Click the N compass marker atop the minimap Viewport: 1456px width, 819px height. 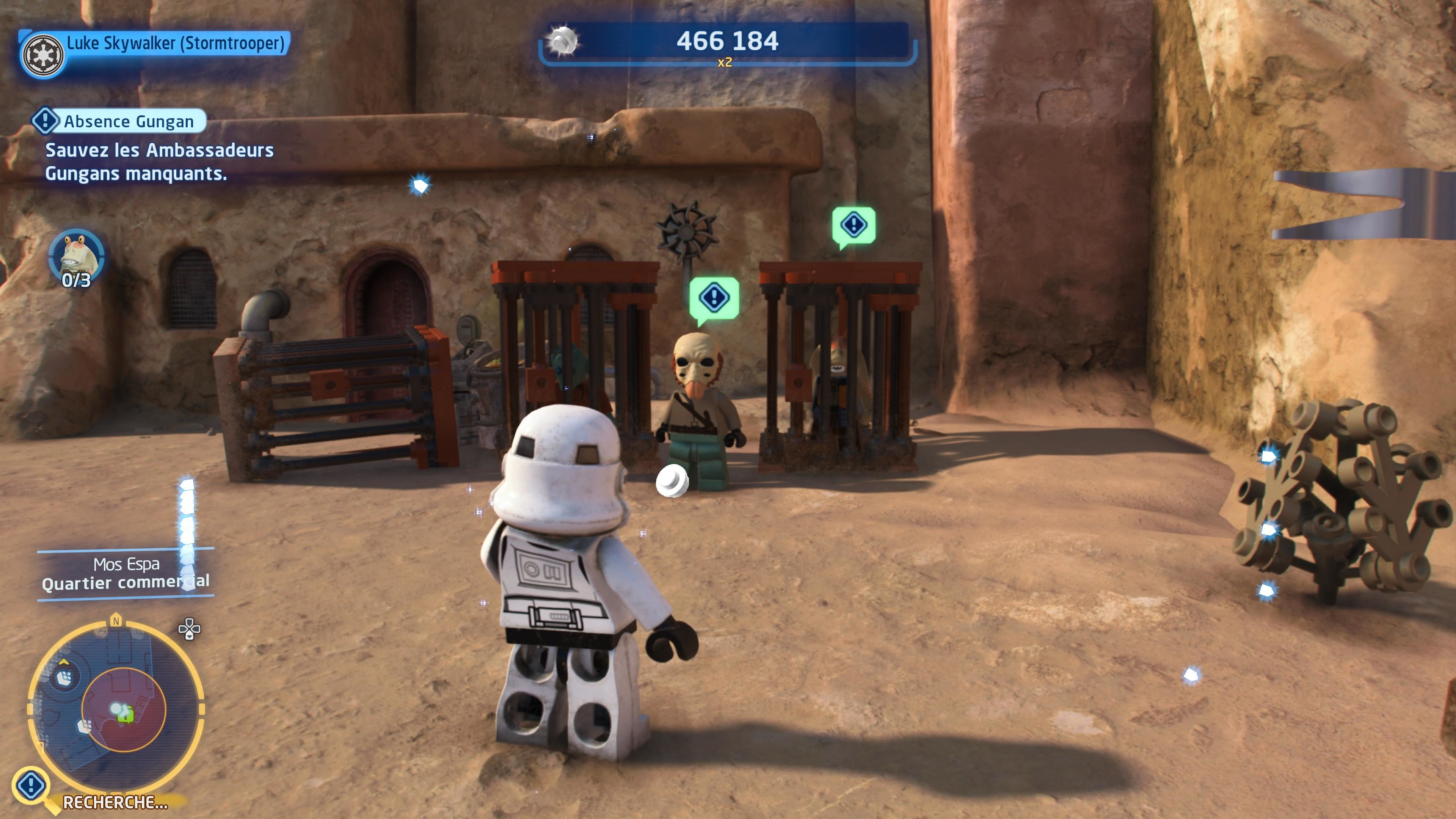[116, 620]
